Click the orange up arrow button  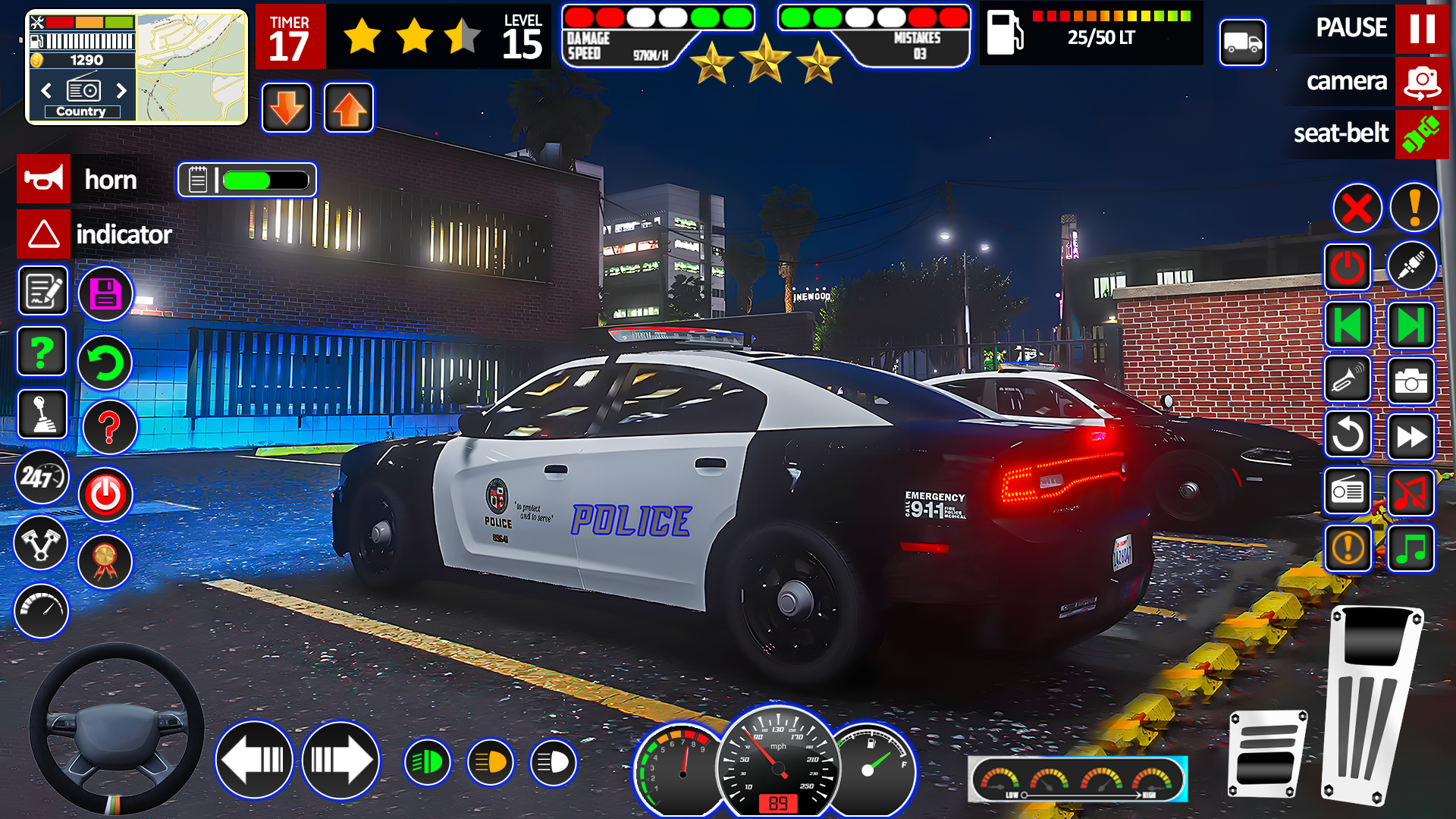click(x=349, y=108)
